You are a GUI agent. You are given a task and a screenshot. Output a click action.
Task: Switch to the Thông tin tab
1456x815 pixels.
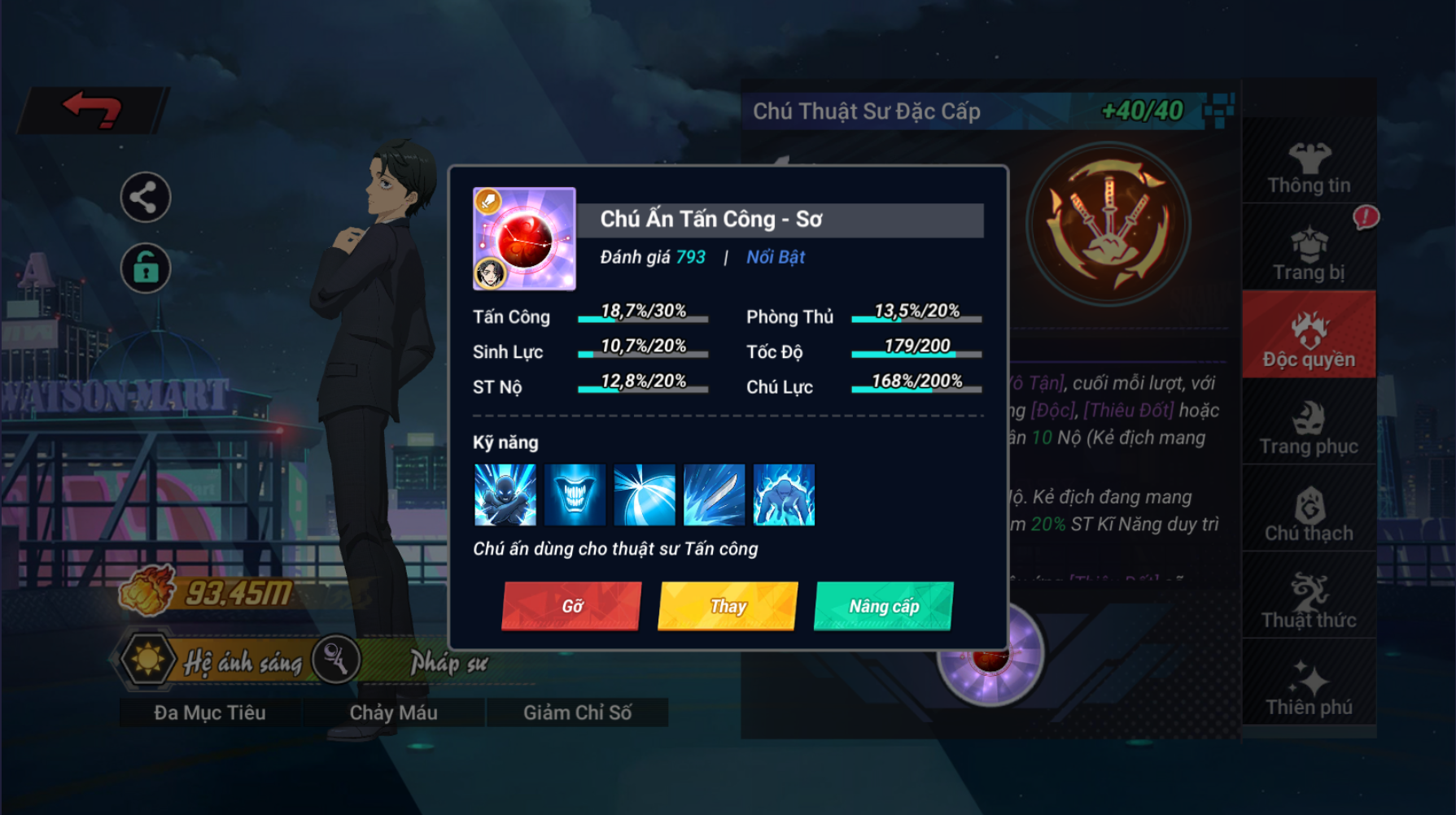pyautogui.click(x=1309, y=167)
